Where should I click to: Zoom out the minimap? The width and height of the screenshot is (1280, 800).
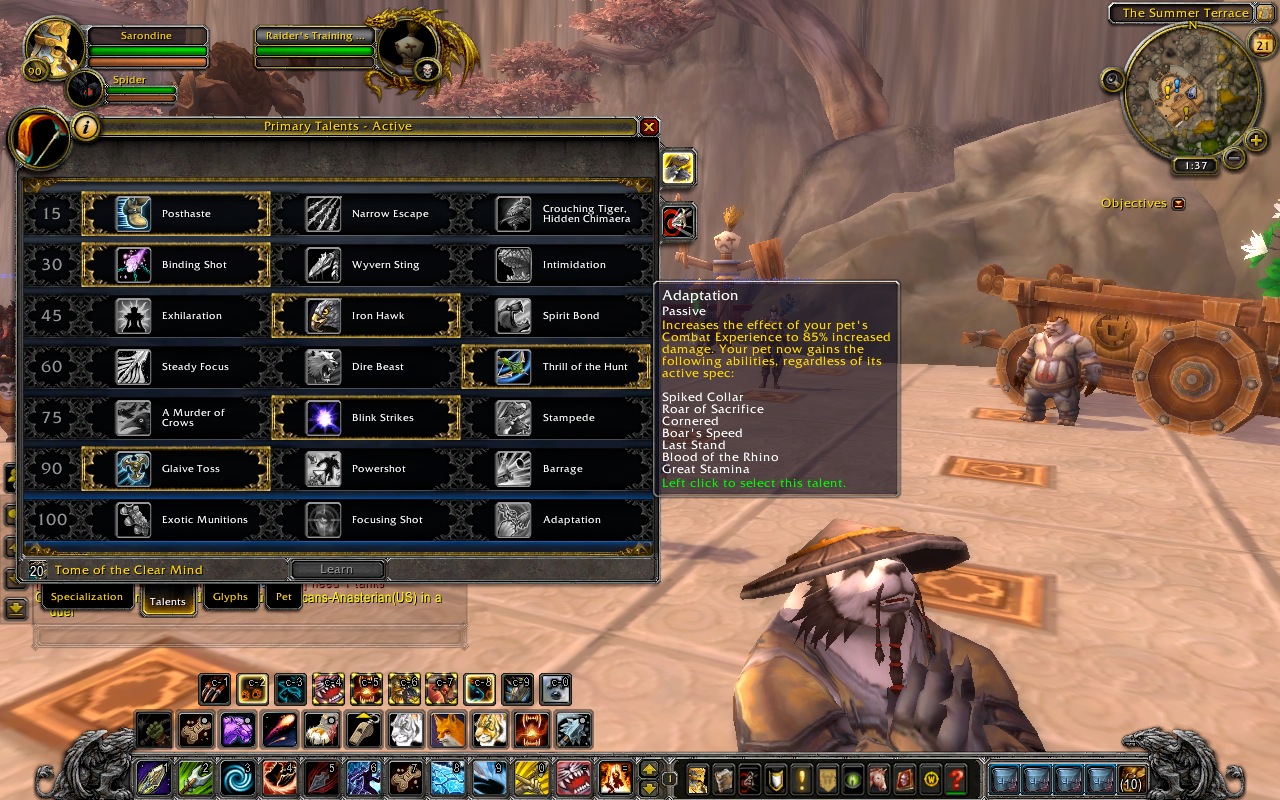point(1234,158)
